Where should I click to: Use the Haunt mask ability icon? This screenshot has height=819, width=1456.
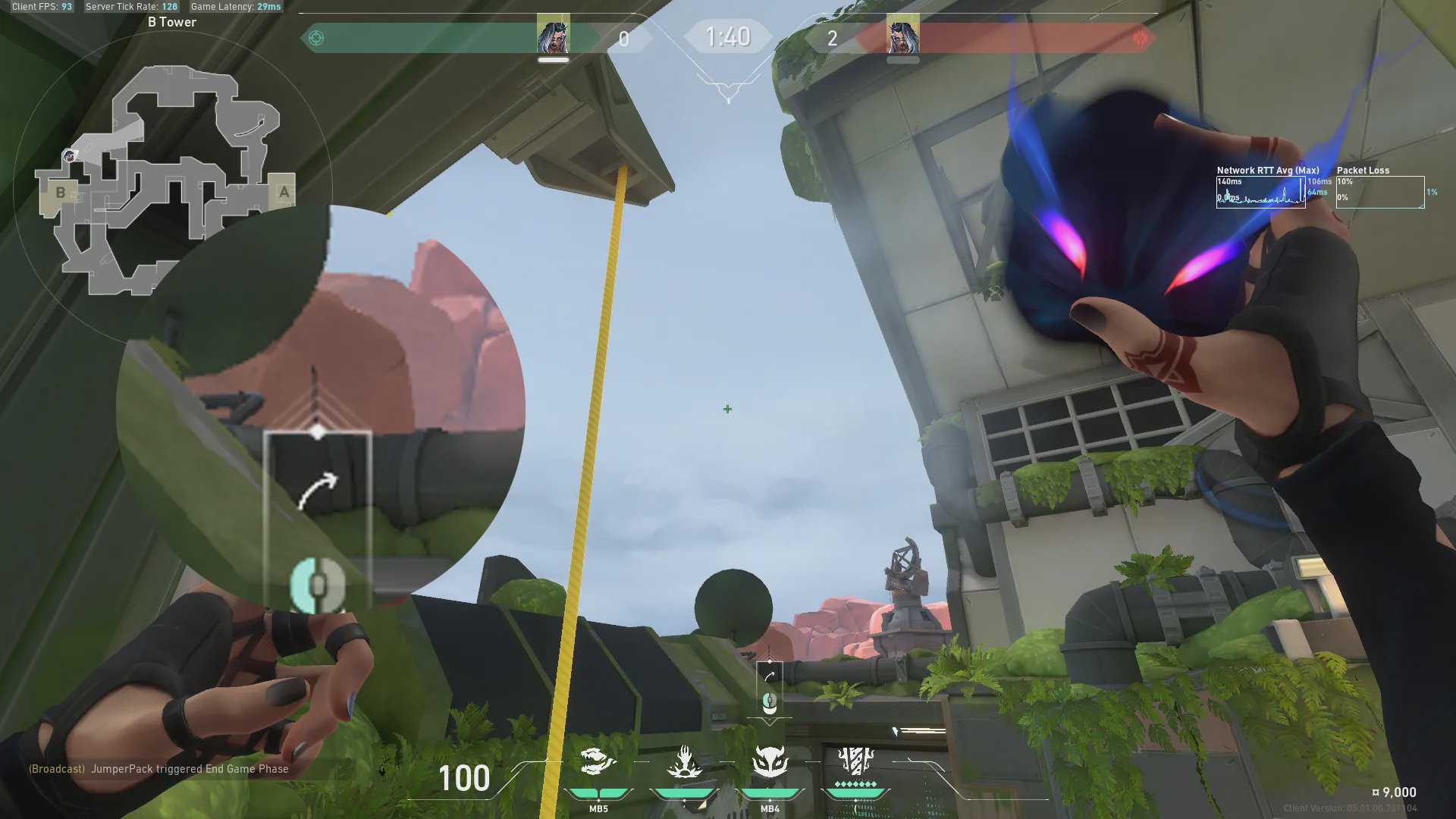pyautogui.click(x=770, y=761)
